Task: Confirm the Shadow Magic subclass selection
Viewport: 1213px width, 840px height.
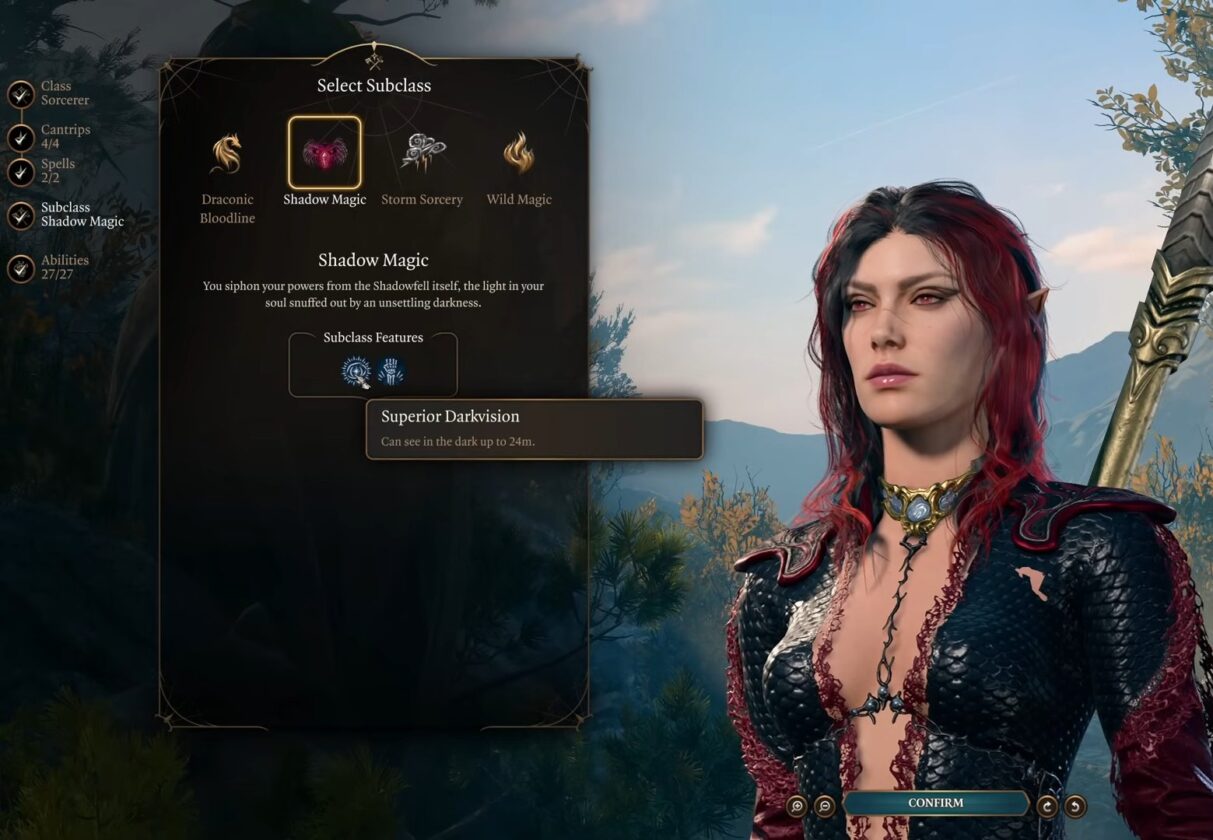Action: click(x=935, y=803)
